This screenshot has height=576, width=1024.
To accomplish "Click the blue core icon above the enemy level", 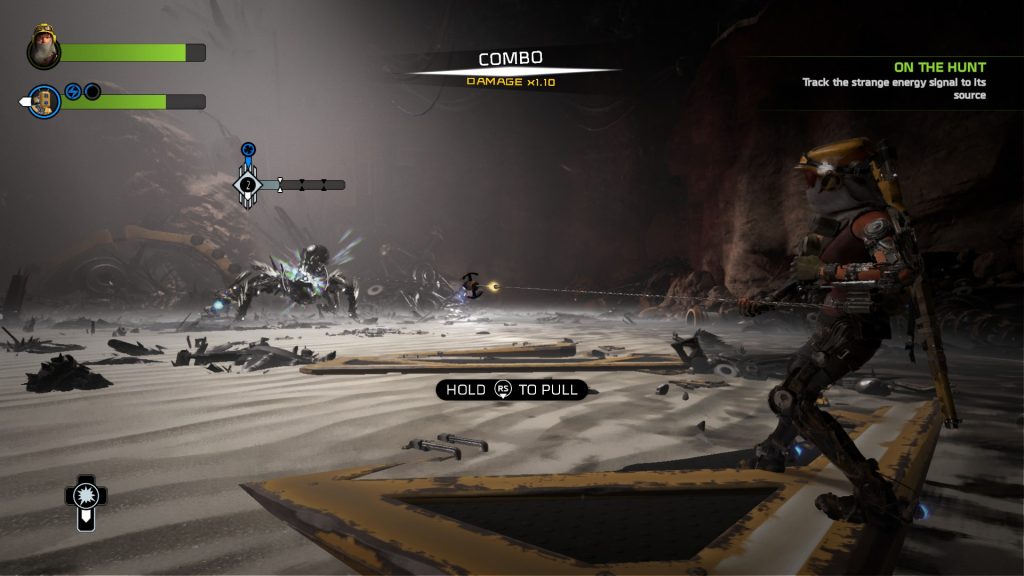I will (x=248, y=150).
